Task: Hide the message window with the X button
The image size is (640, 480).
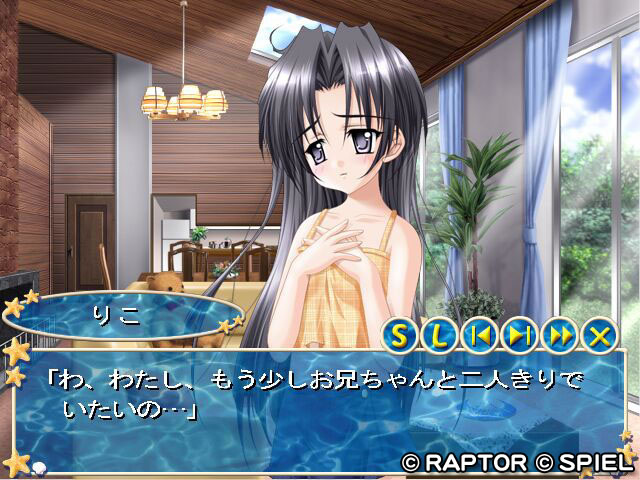Action: [599, 335]
